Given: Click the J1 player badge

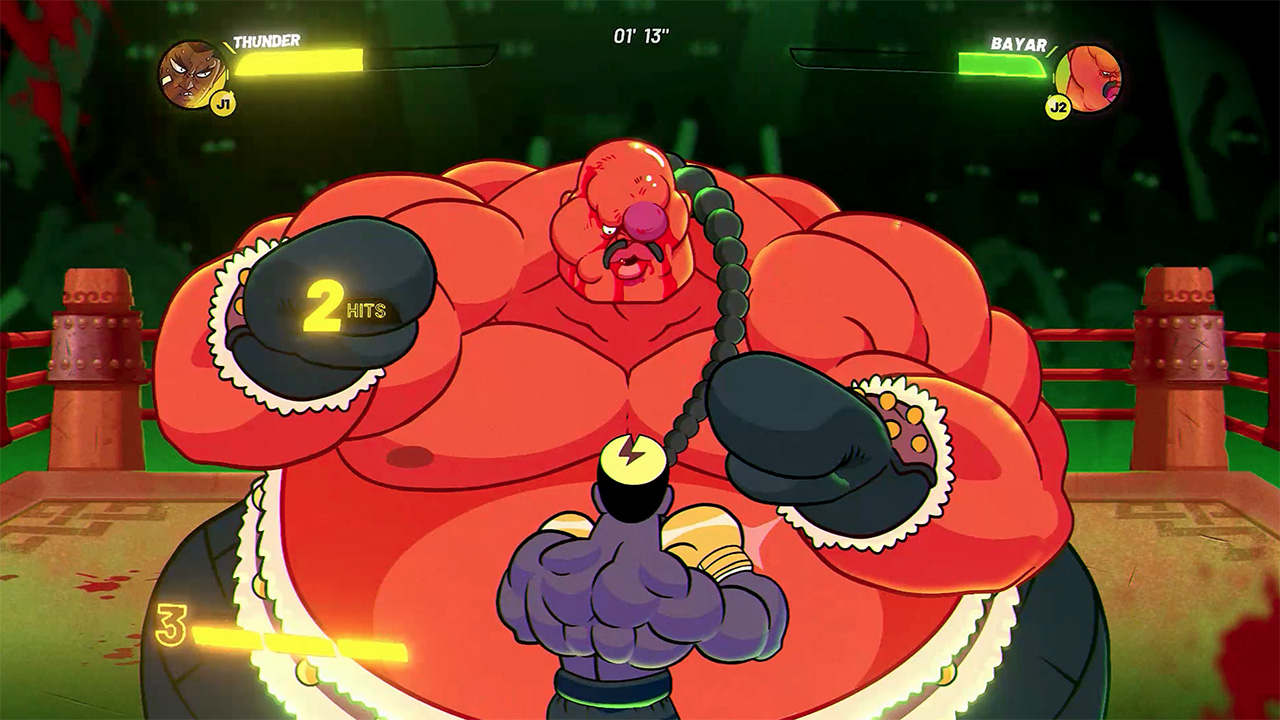Looking at the screenshot, I should pos(222,103).
